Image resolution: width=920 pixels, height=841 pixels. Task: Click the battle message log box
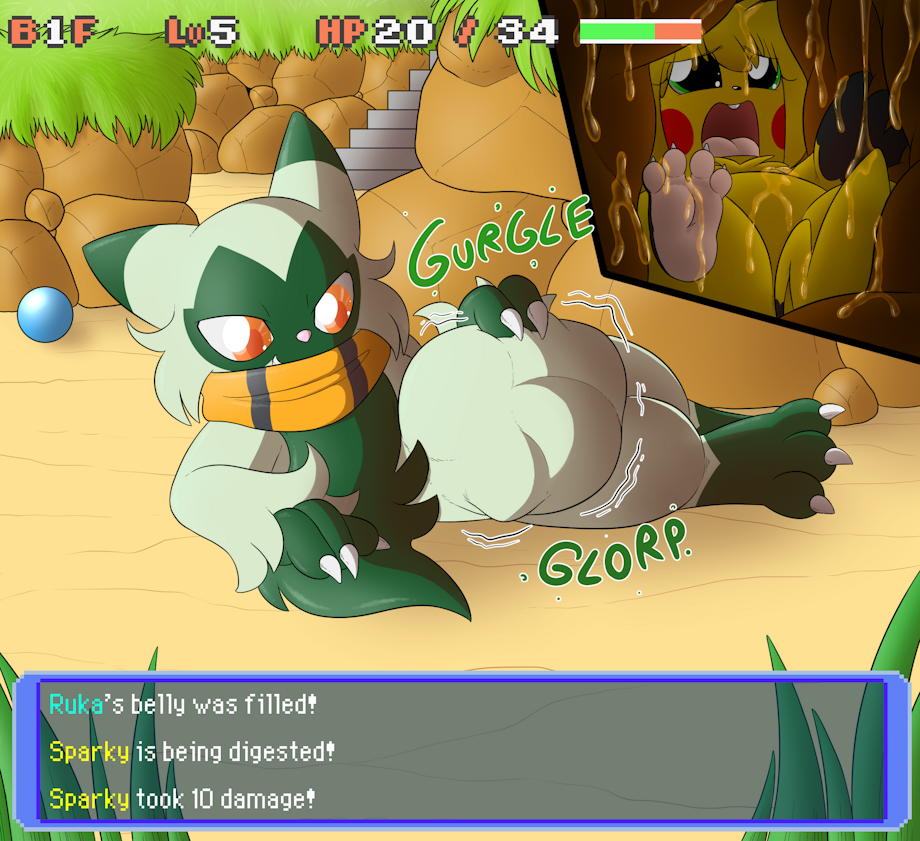pos(460,751)
